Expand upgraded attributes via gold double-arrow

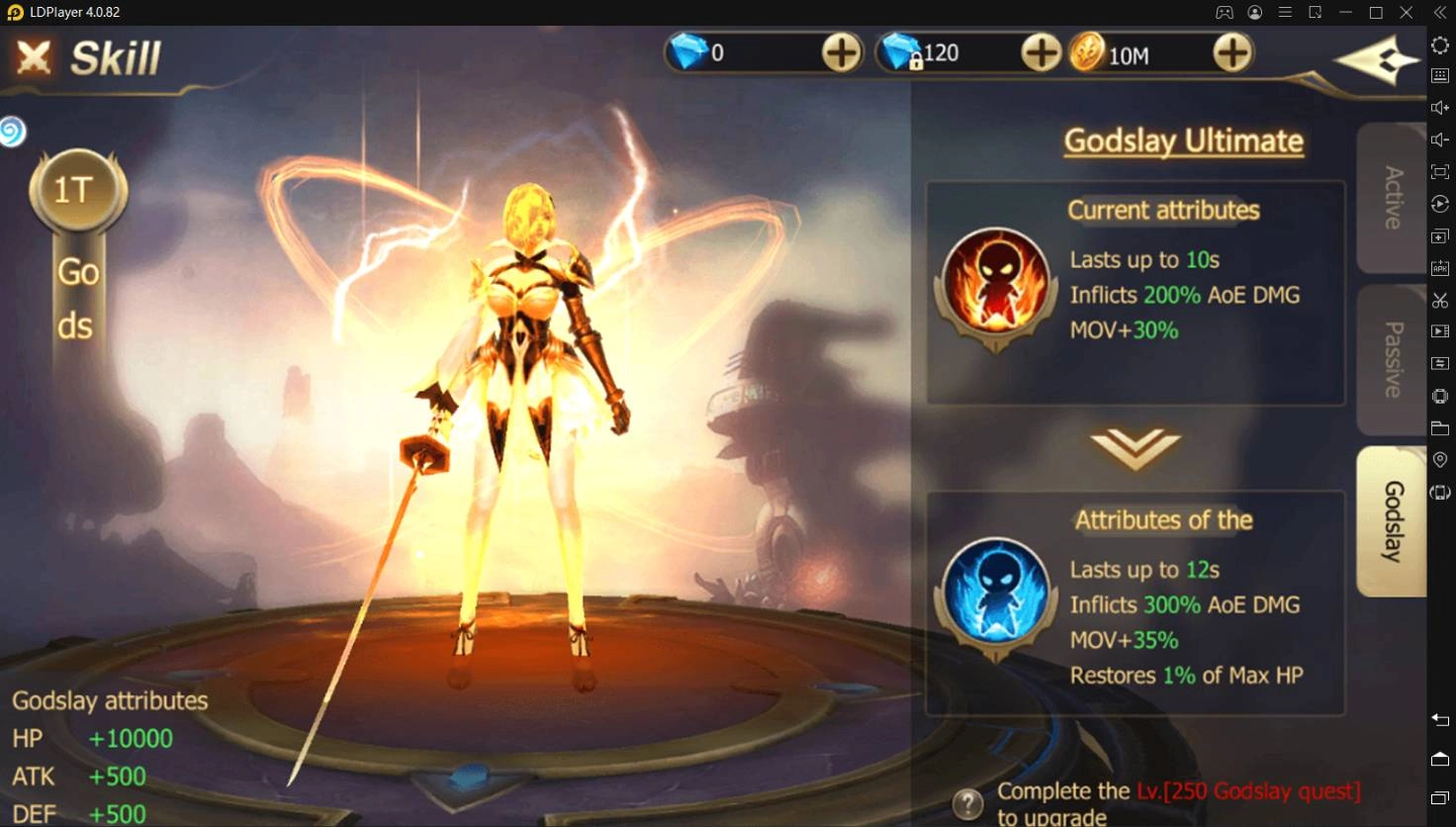tap(1136, 450)
